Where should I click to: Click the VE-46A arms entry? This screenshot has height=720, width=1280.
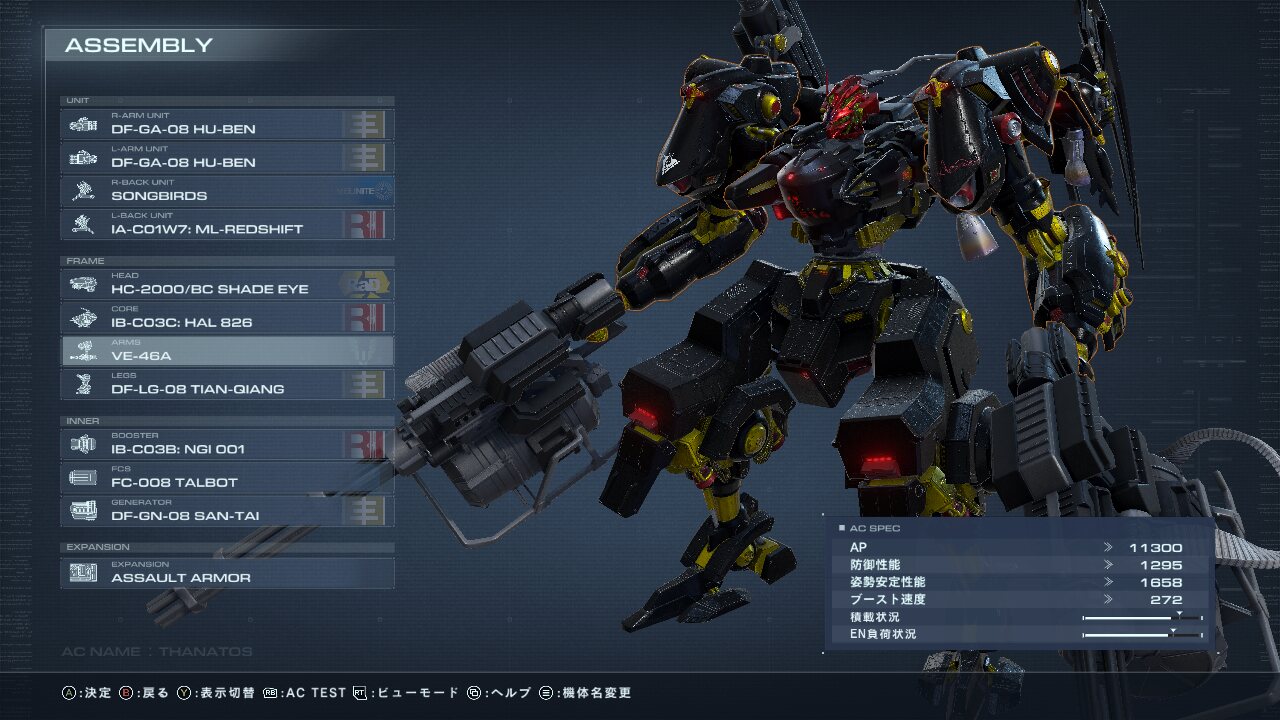tap(227, 351)
